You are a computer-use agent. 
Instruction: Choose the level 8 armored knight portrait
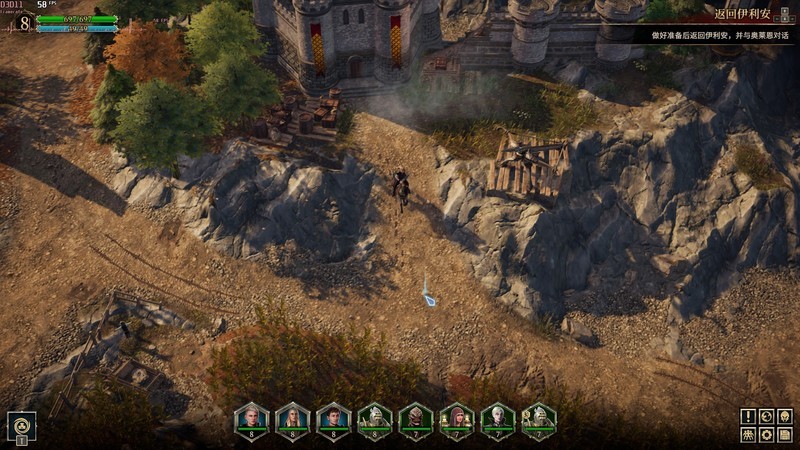point(374,418)
